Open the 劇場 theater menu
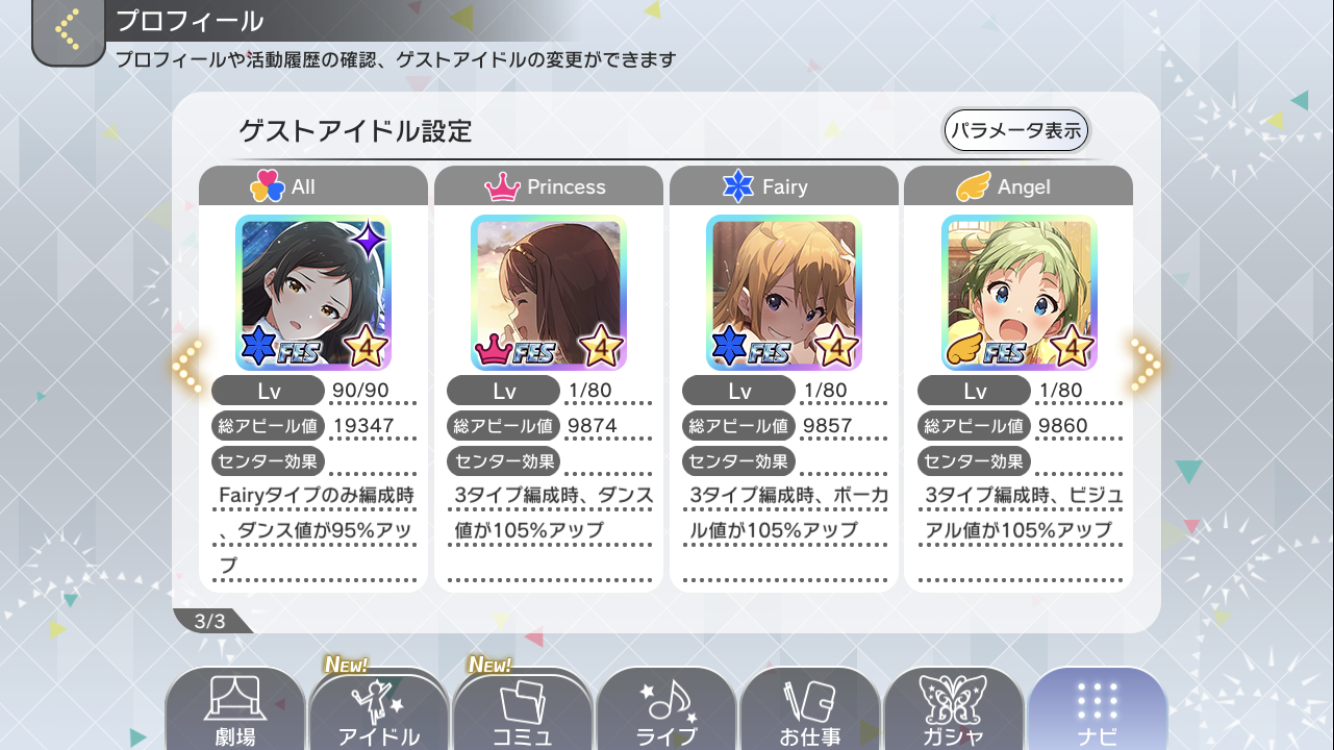Image resolution: width=1334 pixels, height=750 pixels. [x=234, y=712]
